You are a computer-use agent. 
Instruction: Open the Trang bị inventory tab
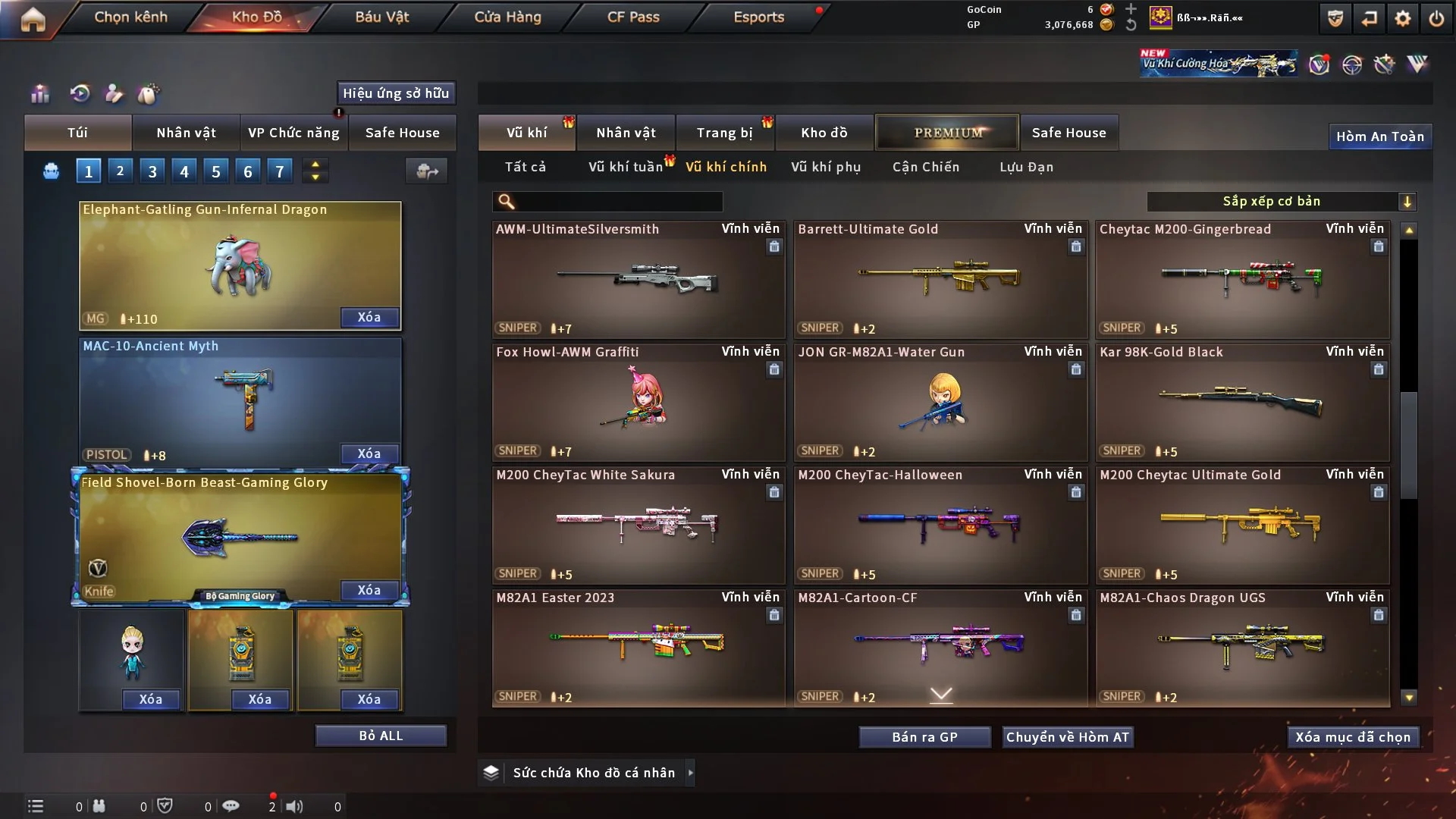(x=724, y=133)
